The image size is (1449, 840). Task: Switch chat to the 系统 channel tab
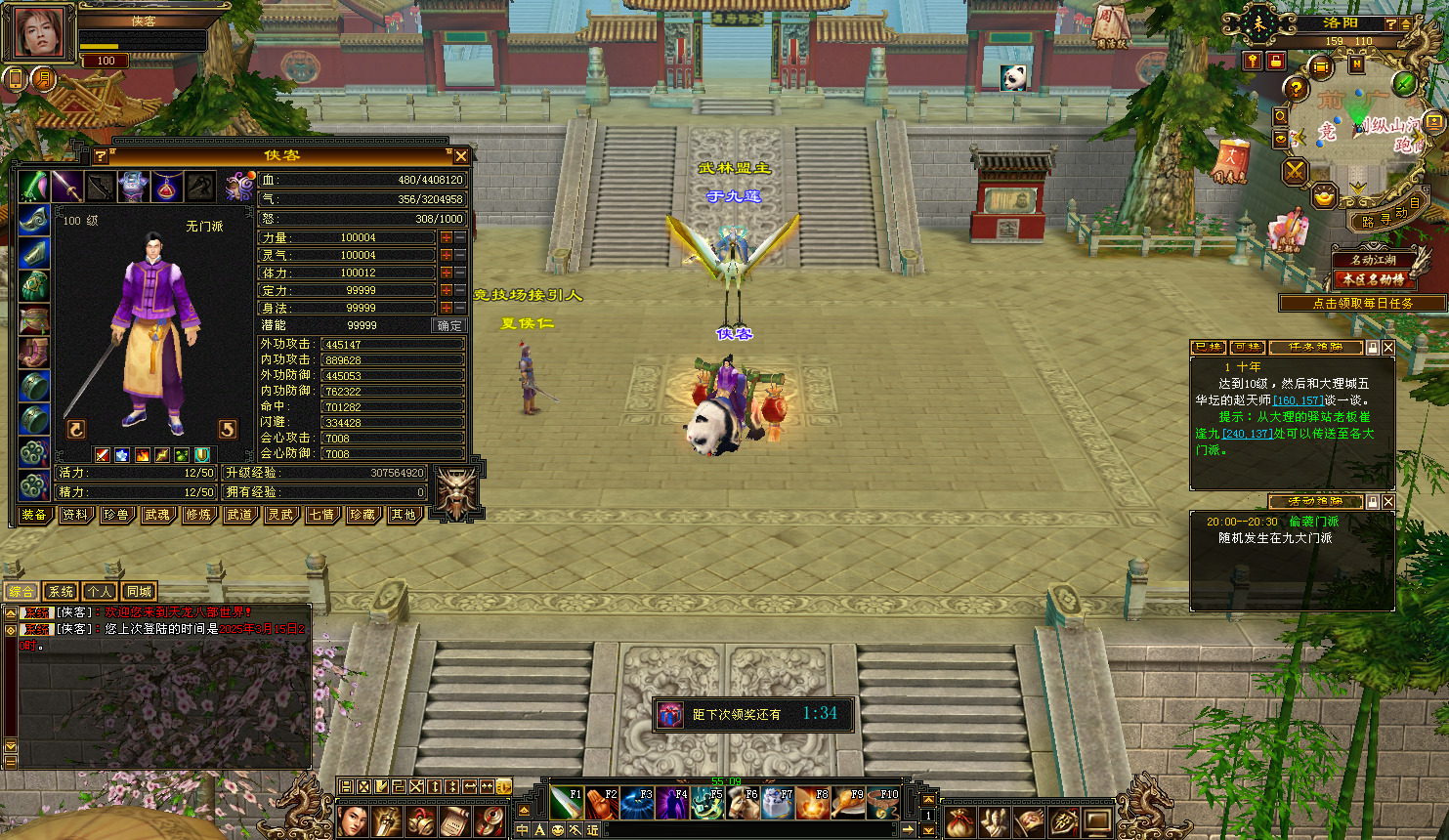pos(61,592)
